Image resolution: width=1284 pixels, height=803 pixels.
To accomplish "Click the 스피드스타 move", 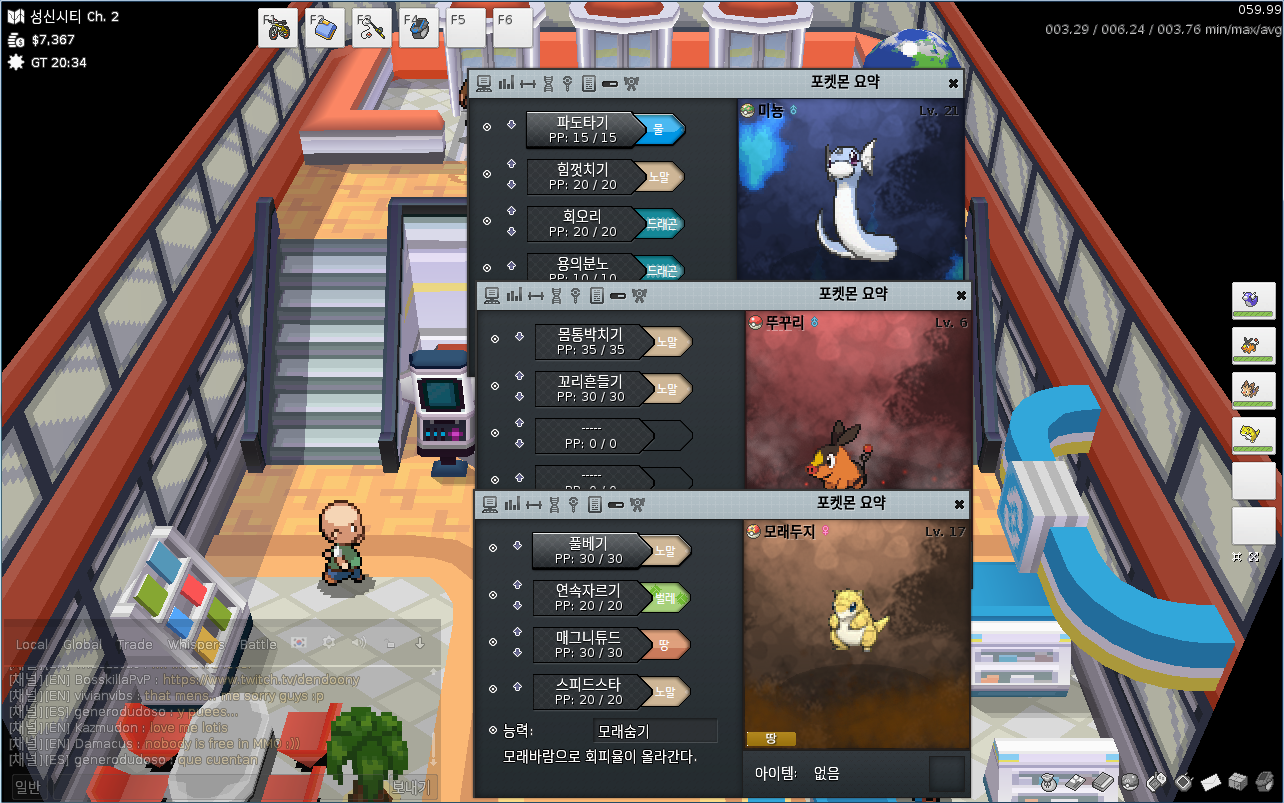I will (587, 691).
